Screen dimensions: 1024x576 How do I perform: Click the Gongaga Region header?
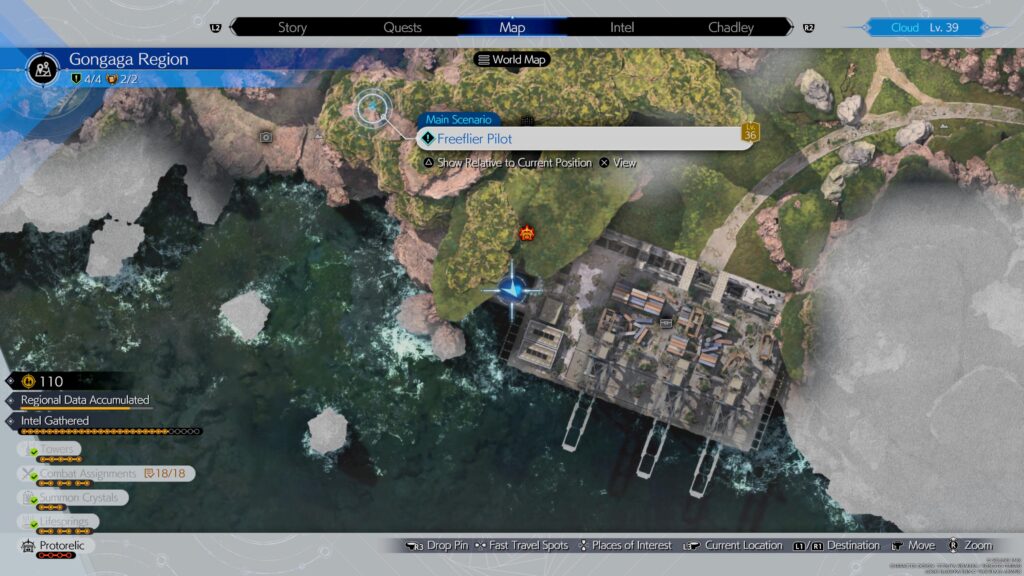pos(128,60)
